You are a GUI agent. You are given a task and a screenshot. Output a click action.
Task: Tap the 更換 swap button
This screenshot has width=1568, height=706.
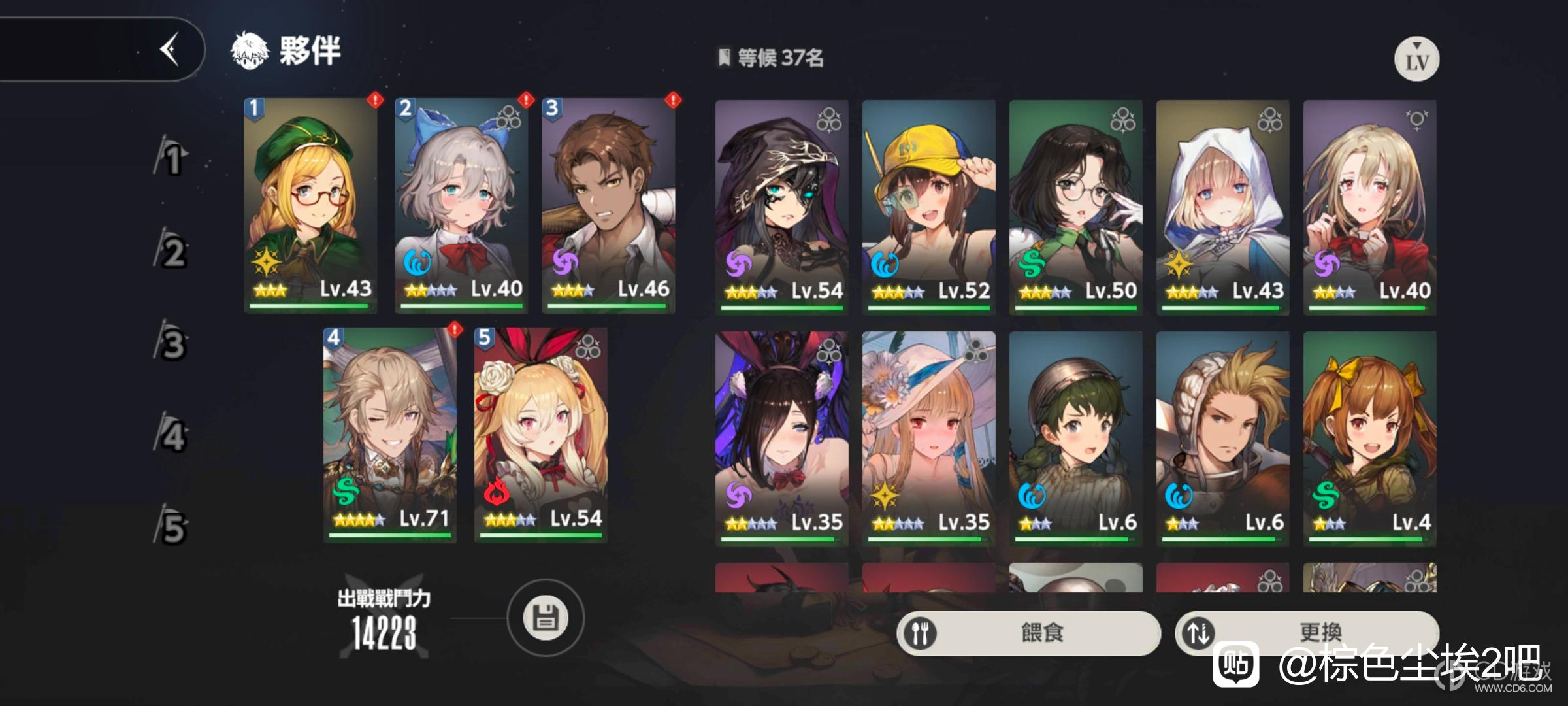[x=1305, y=631]
